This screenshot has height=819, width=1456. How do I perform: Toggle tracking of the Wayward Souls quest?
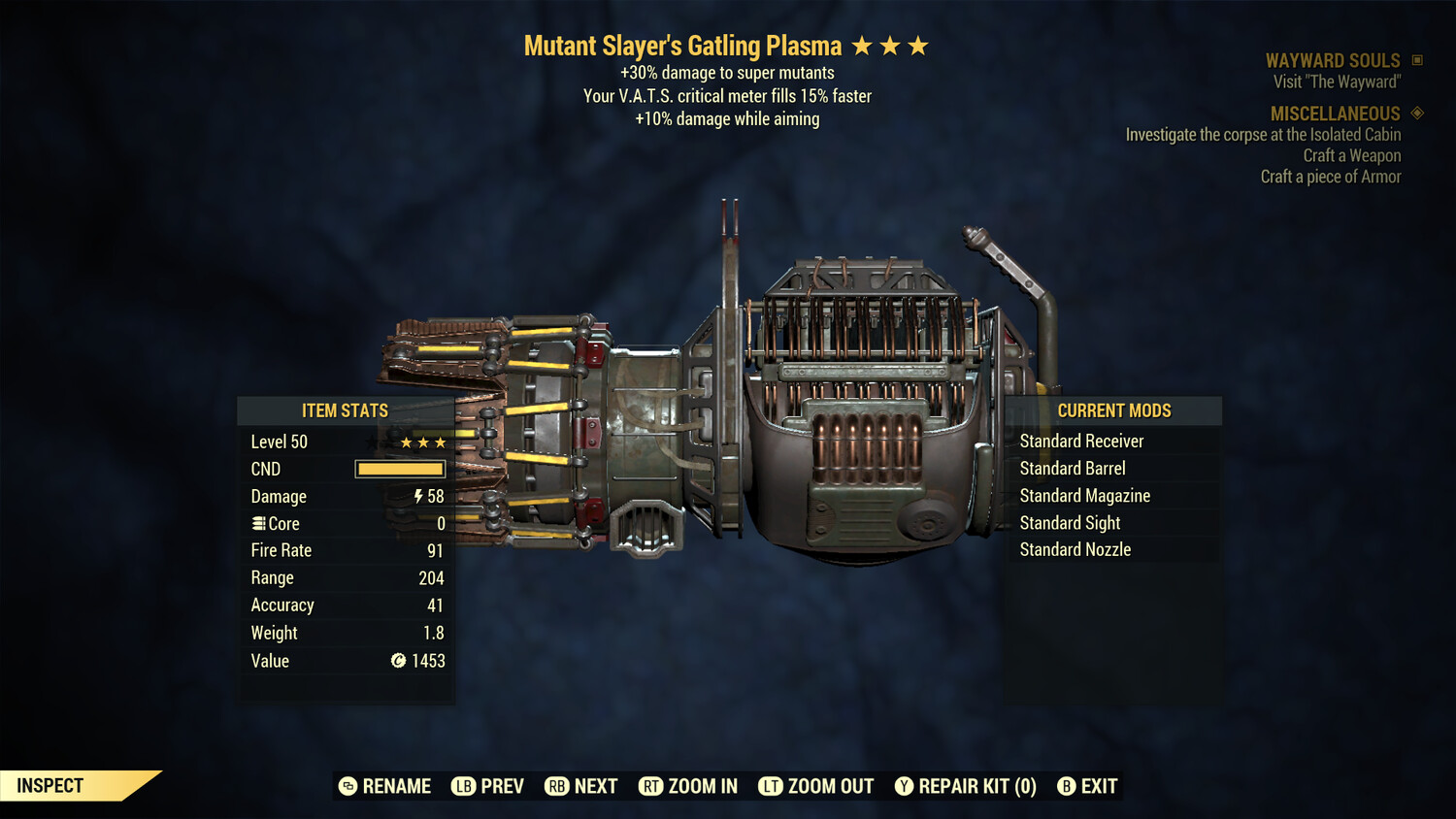coord(1333,59)
